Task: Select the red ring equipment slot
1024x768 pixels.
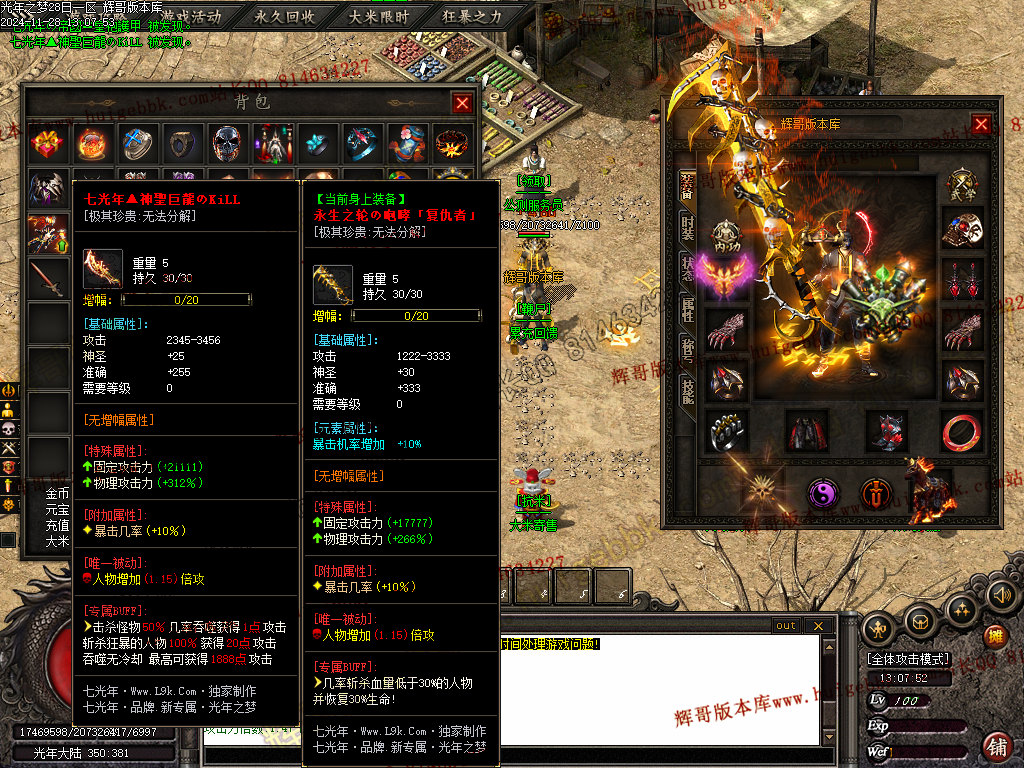Action: tap(962, 431)
